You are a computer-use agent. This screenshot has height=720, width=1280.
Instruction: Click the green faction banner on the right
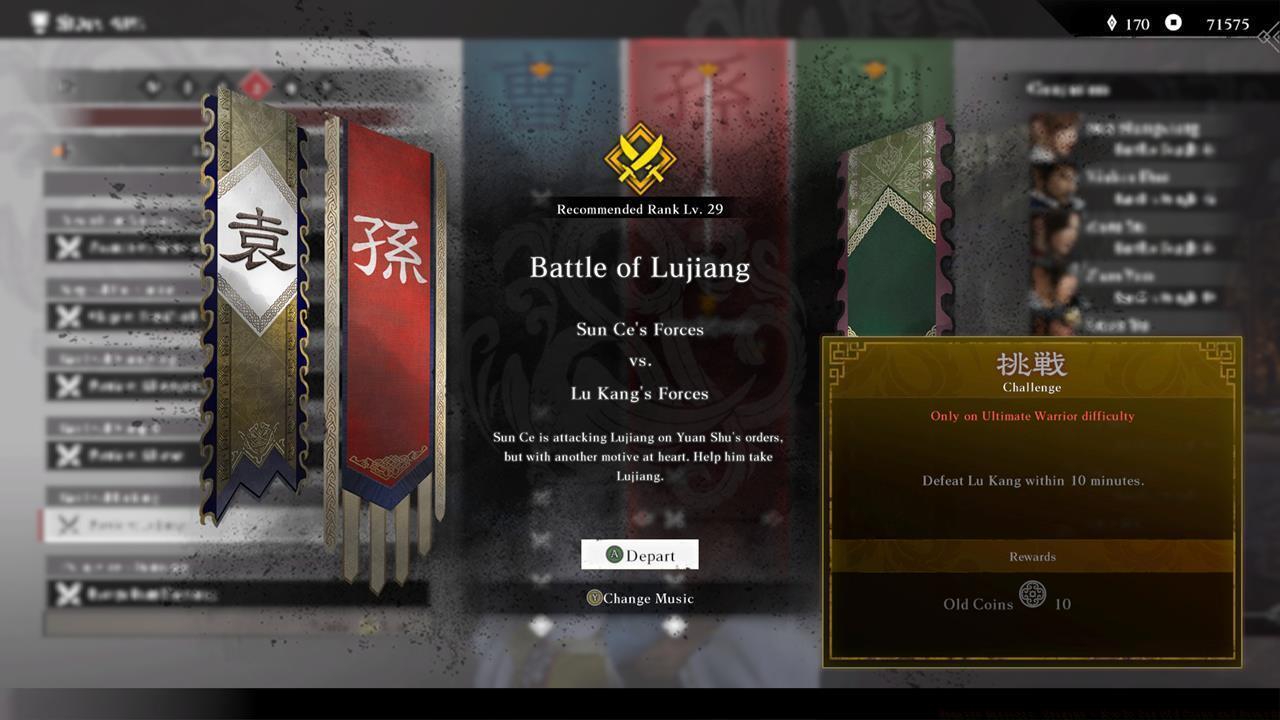point(895,210)
